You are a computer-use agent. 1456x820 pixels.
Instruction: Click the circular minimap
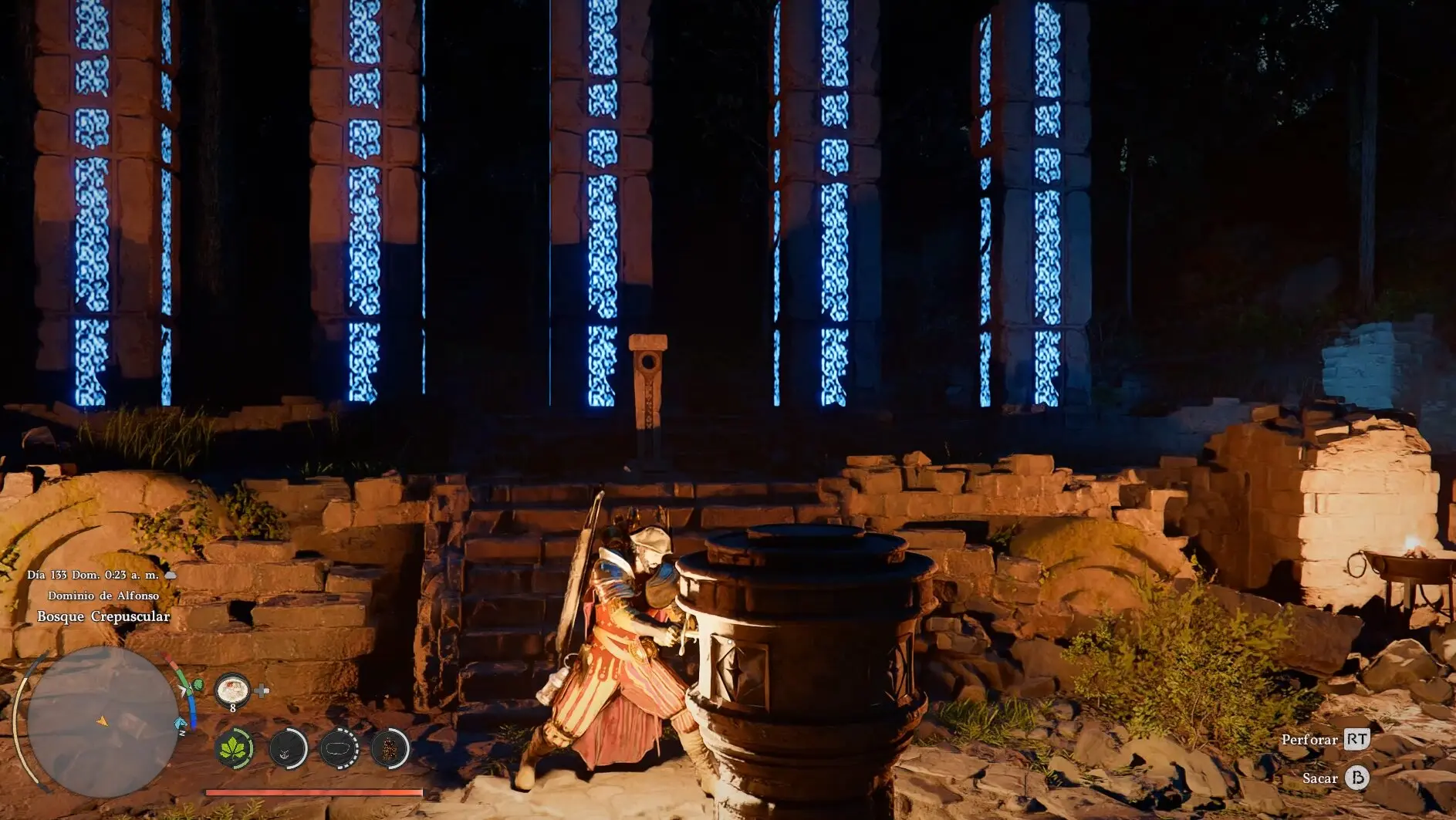click(102, 720)
